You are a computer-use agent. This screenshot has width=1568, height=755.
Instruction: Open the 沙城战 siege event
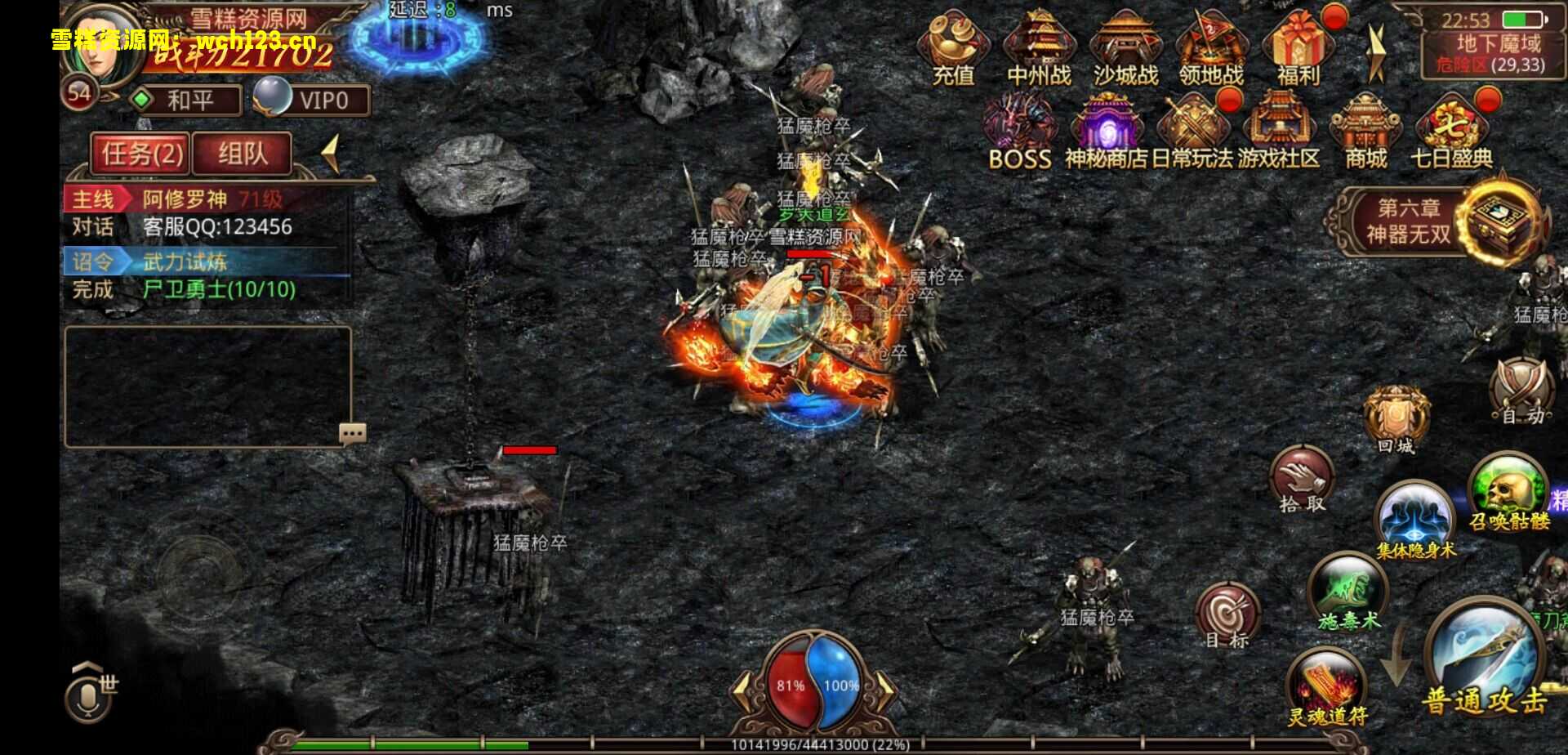[x=1125, y=48]
